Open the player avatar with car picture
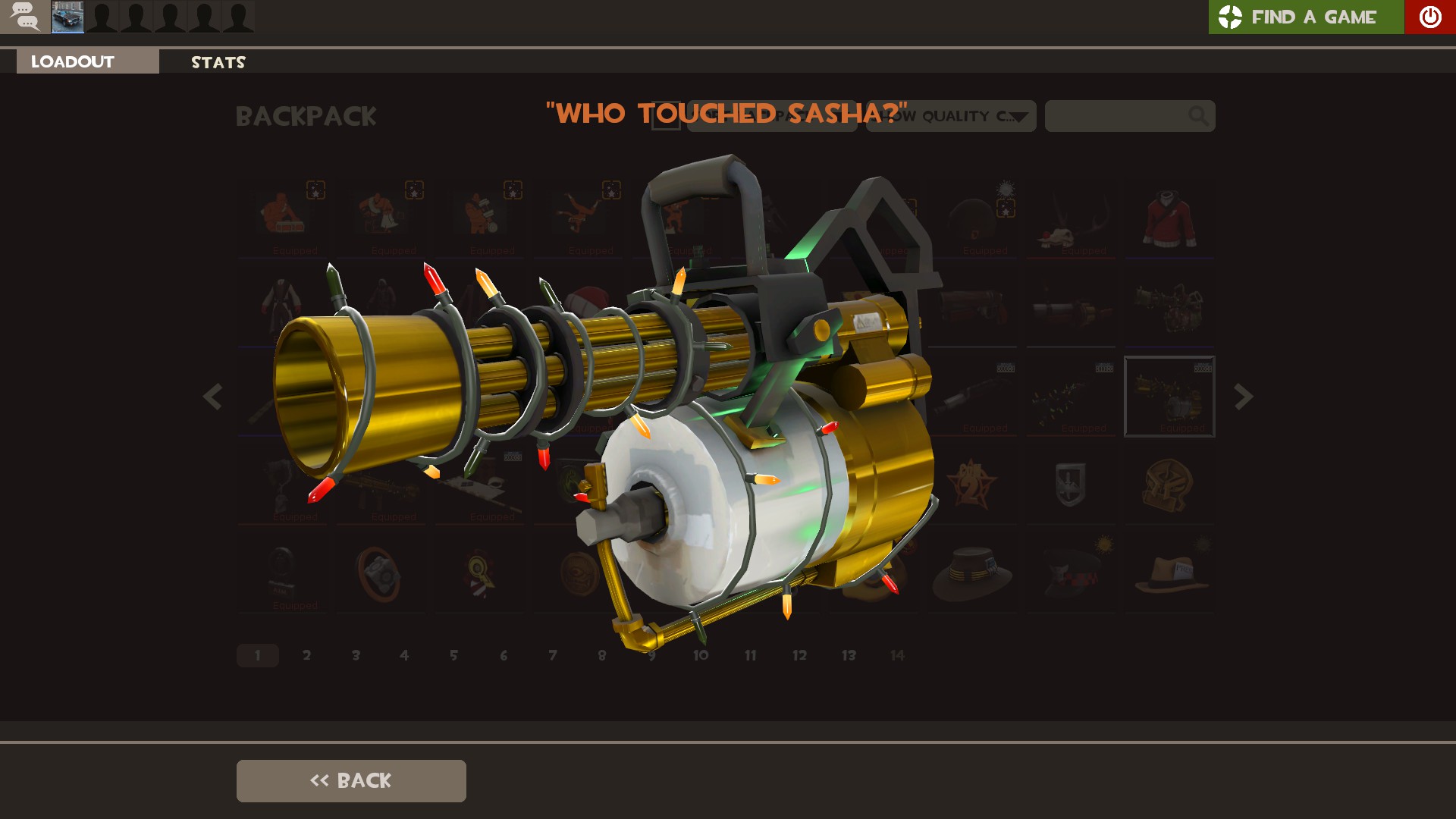The height and width of the screenshot is (819, 1456). (x=67, y=17)
